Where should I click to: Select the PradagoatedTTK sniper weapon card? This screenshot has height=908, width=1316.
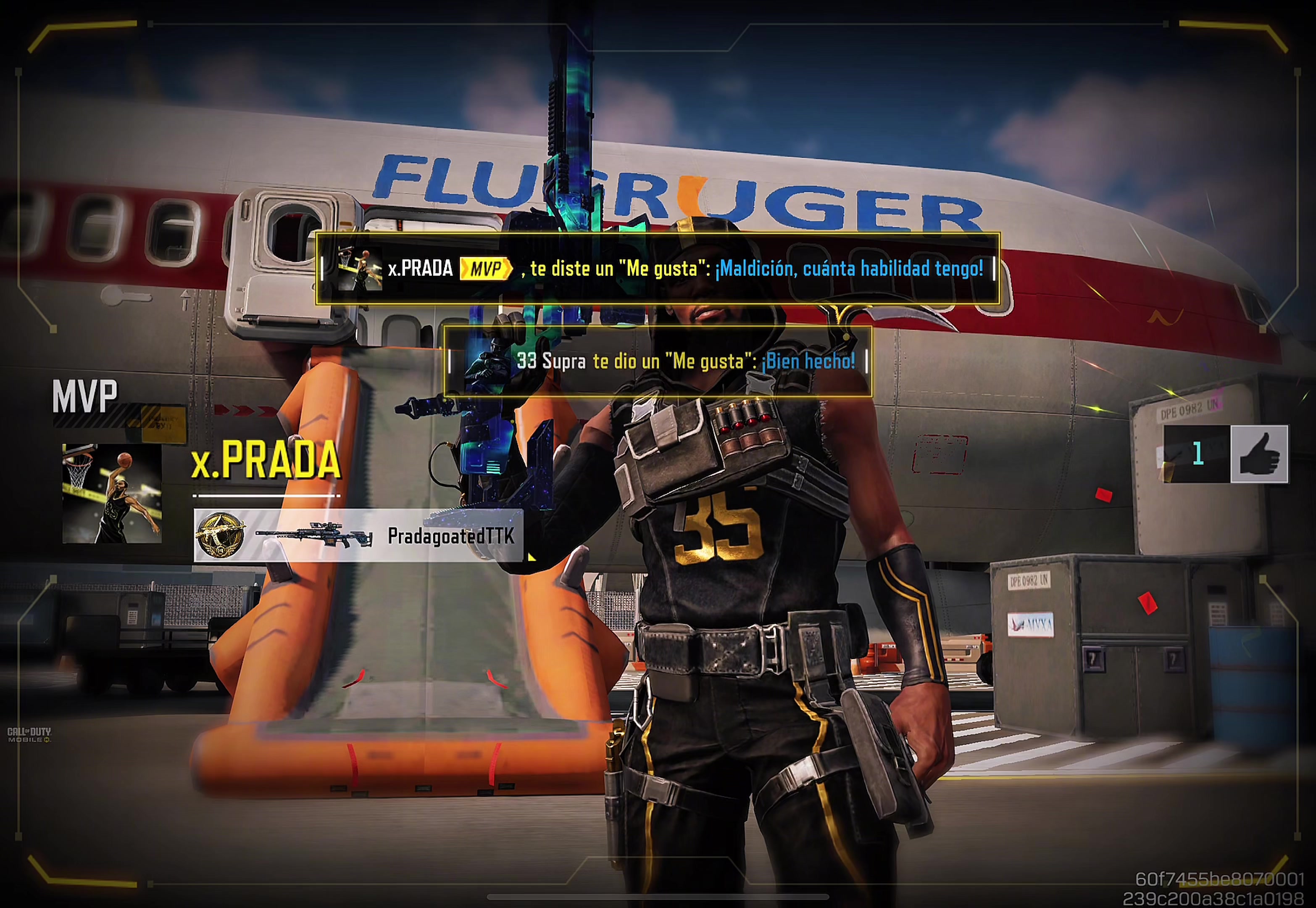(358, 536)
